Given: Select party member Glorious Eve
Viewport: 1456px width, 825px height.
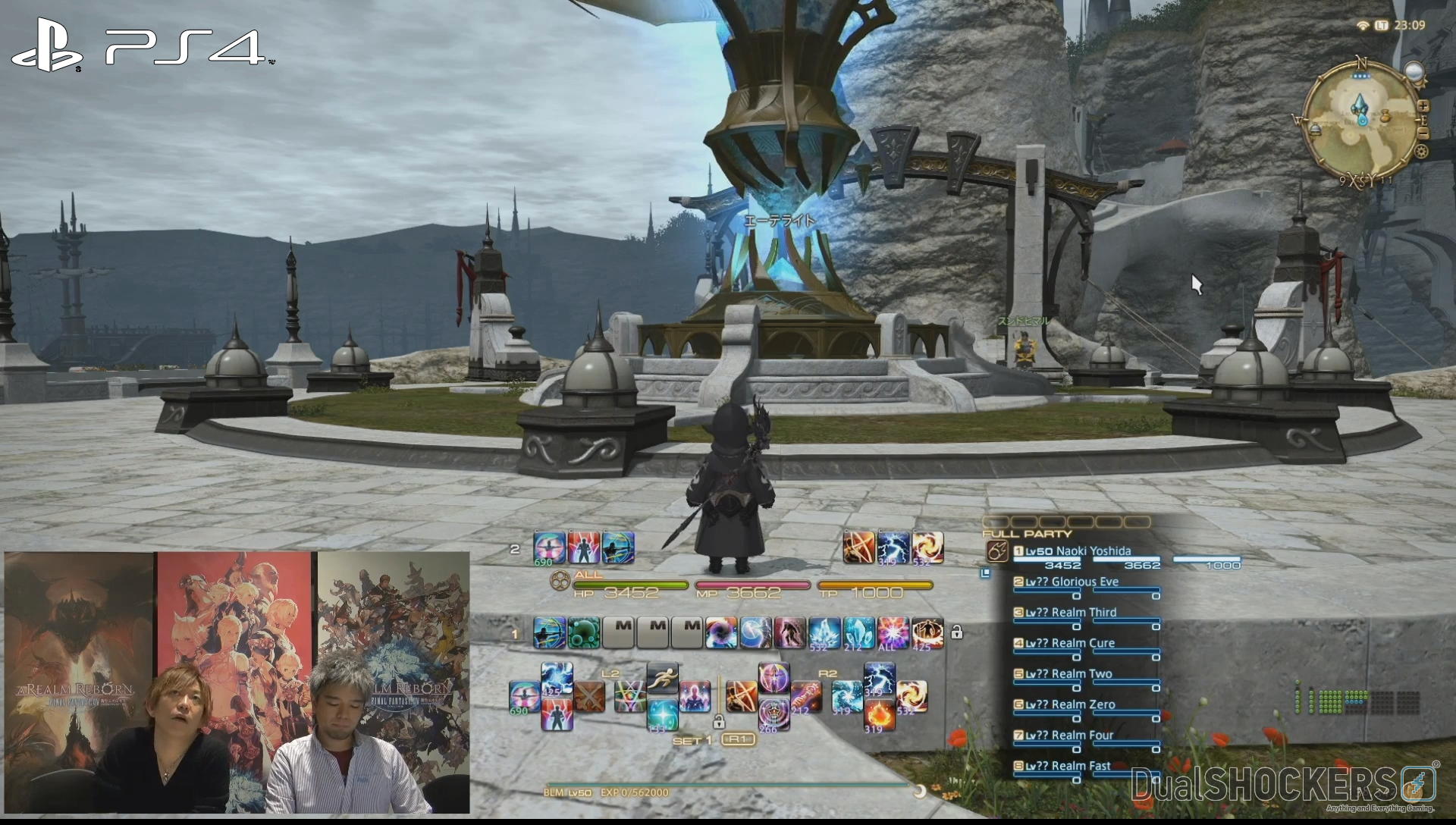Looking at the screenshot, I should pyautogui.click(x=1072, y=582).
